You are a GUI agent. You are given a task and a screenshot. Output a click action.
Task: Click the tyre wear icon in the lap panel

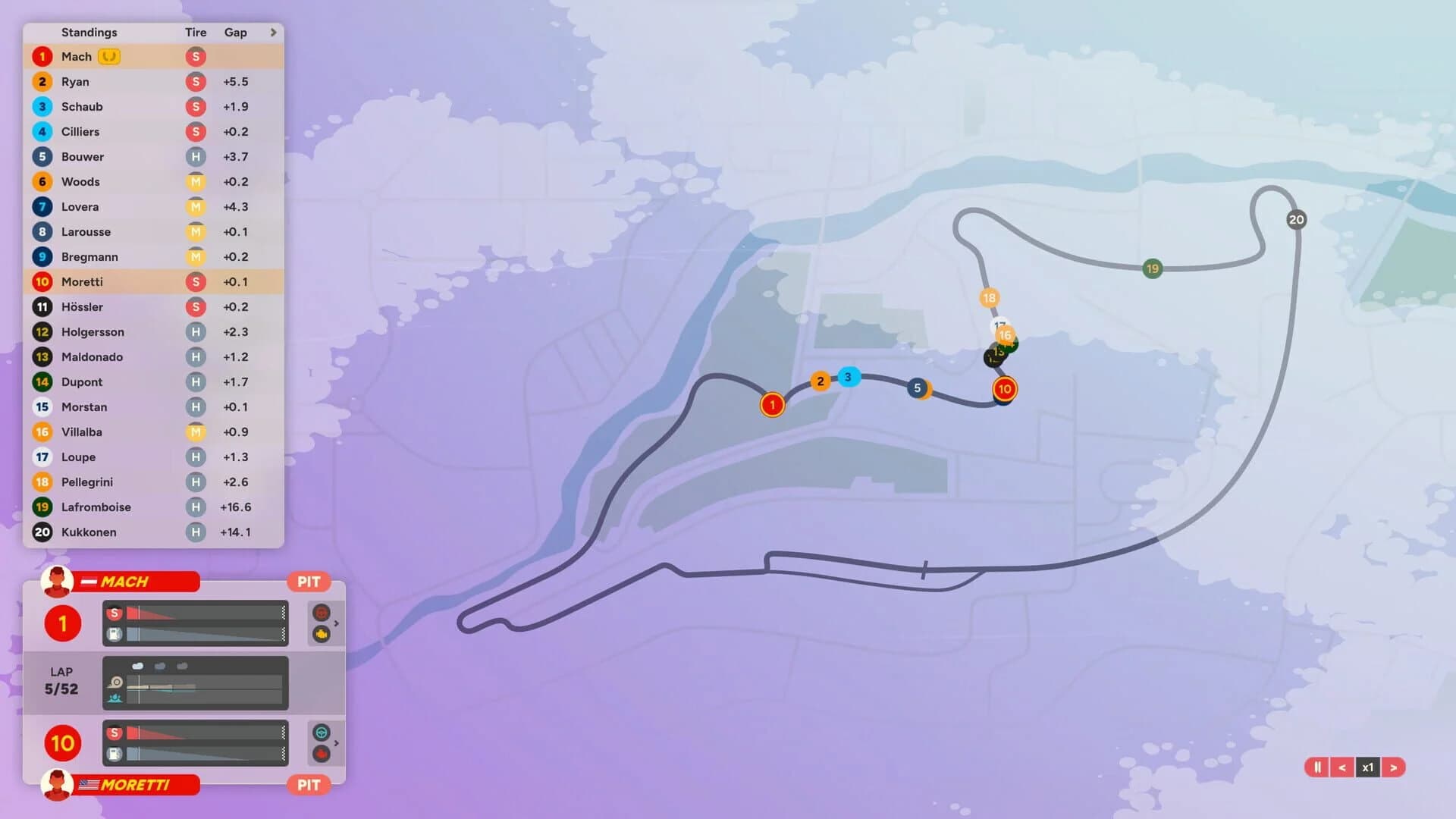click(x=116, y=682)
